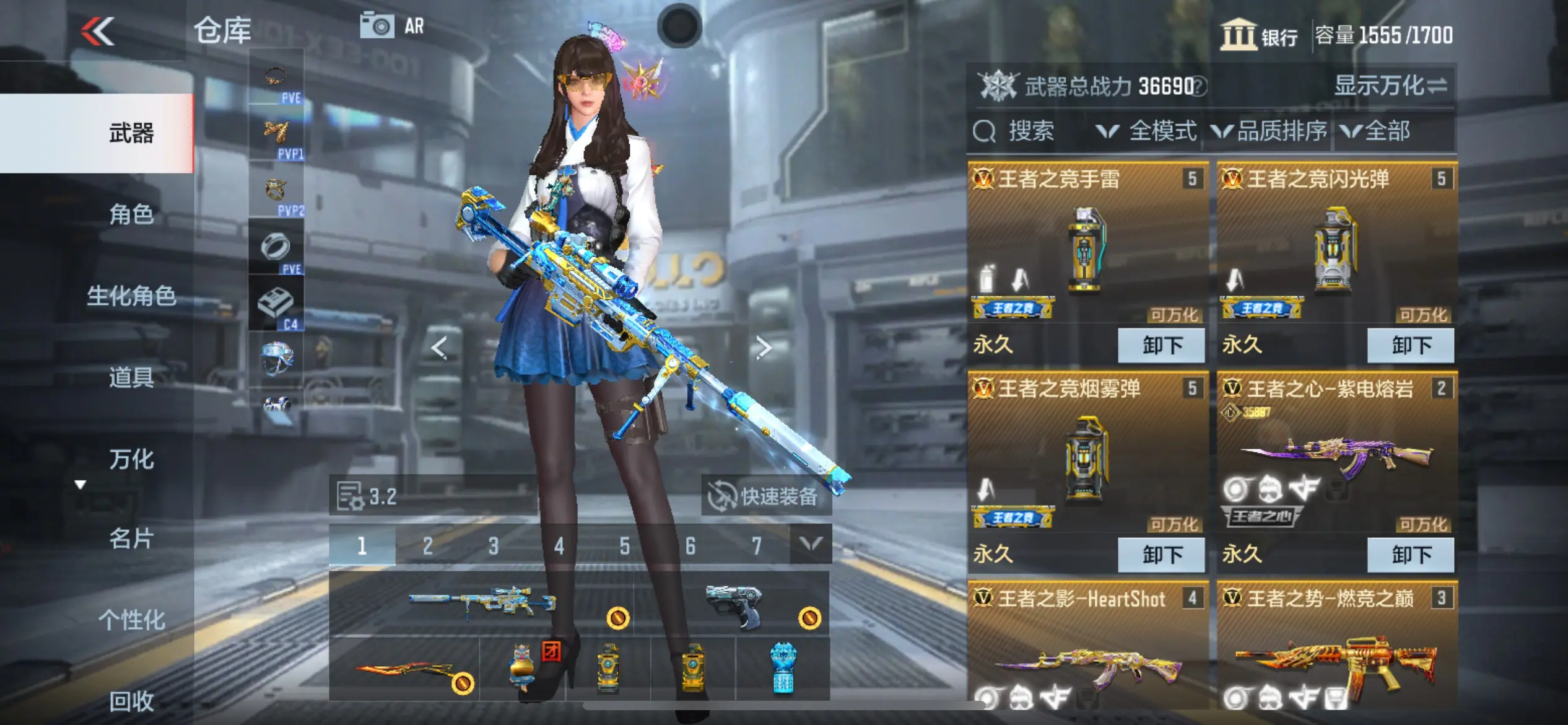Use 快速装备 quick equip
Viewport: 1568px width, 725px height.
click(765, 496)
